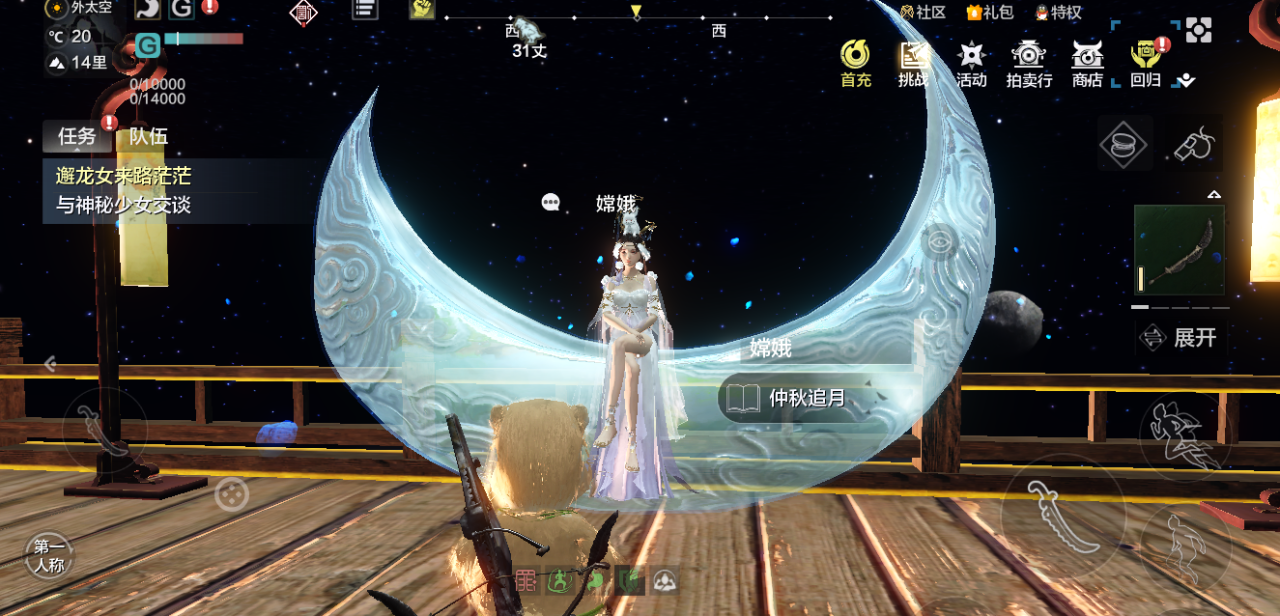The width and height of the screenshot is (1280, 616).
Task: Open the 特权 privileges menu
Action: (1058, 12)
